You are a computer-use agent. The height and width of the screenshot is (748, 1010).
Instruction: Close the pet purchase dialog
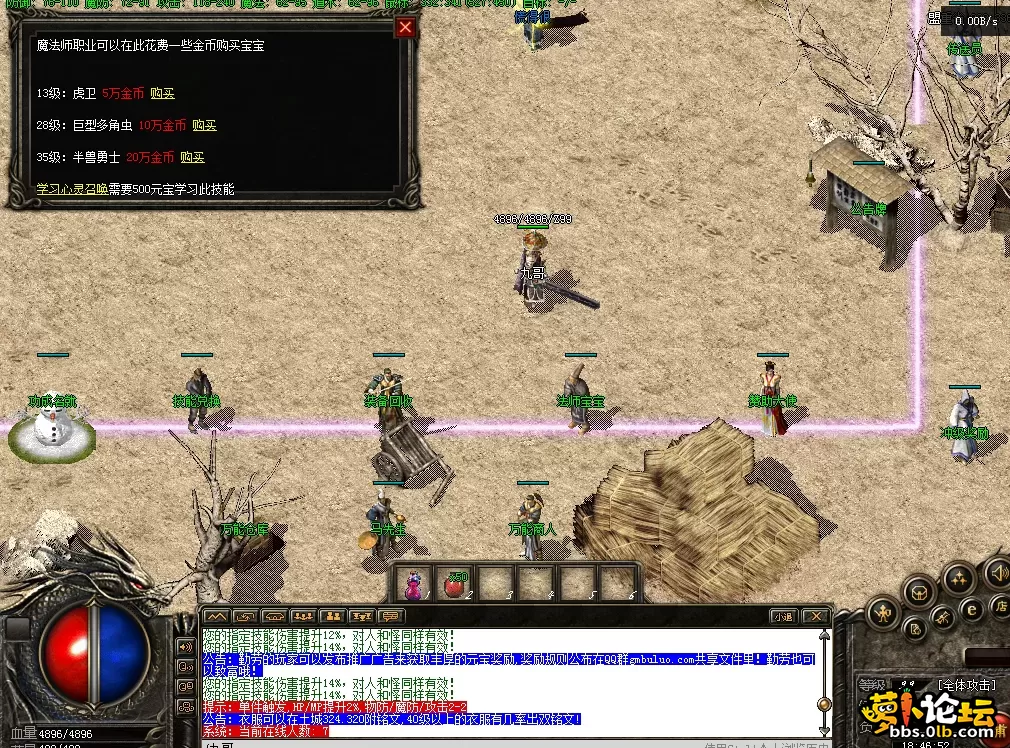(x=405, y=28)
